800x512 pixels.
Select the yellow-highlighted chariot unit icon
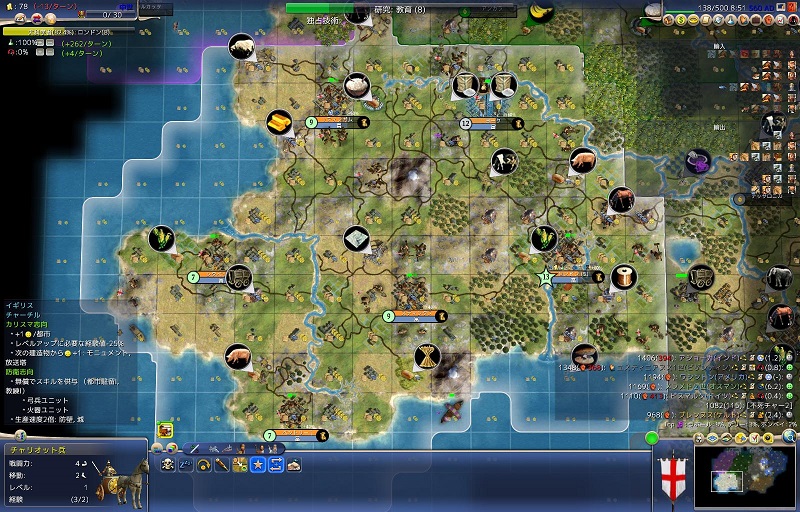[164, 430]
